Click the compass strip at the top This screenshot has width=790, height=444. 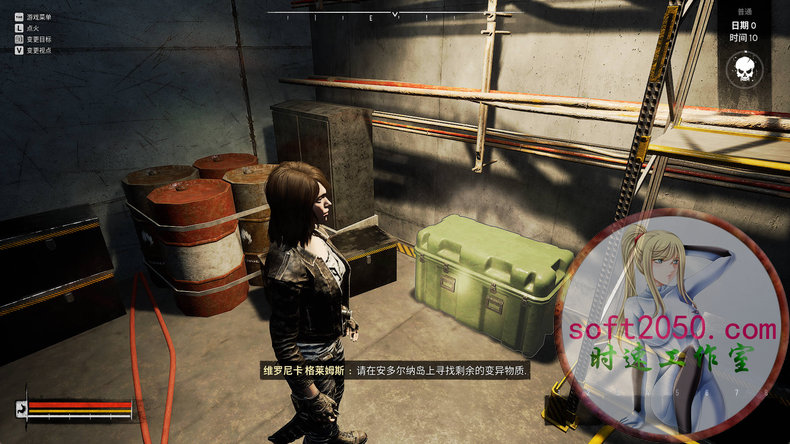[x=394, y=14]
